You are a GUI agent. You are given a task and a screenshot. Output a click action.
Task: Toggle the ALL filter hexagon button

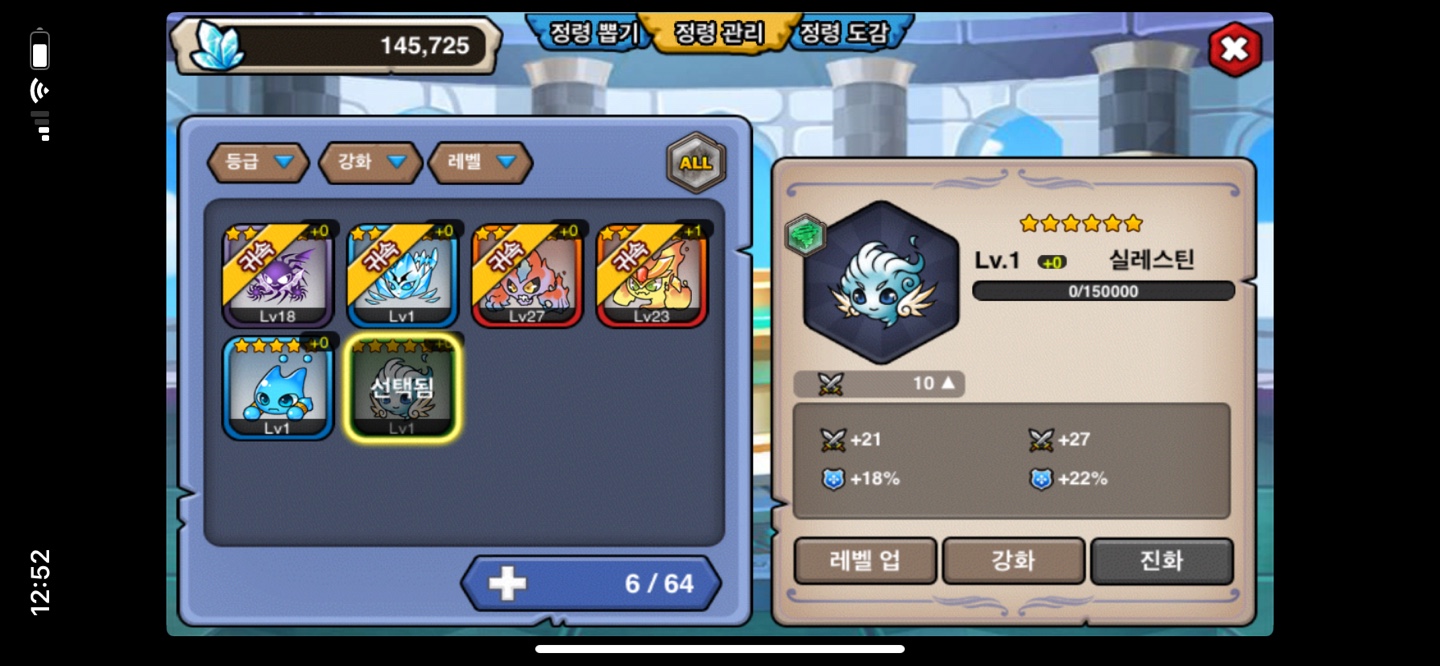coord(696,163)
